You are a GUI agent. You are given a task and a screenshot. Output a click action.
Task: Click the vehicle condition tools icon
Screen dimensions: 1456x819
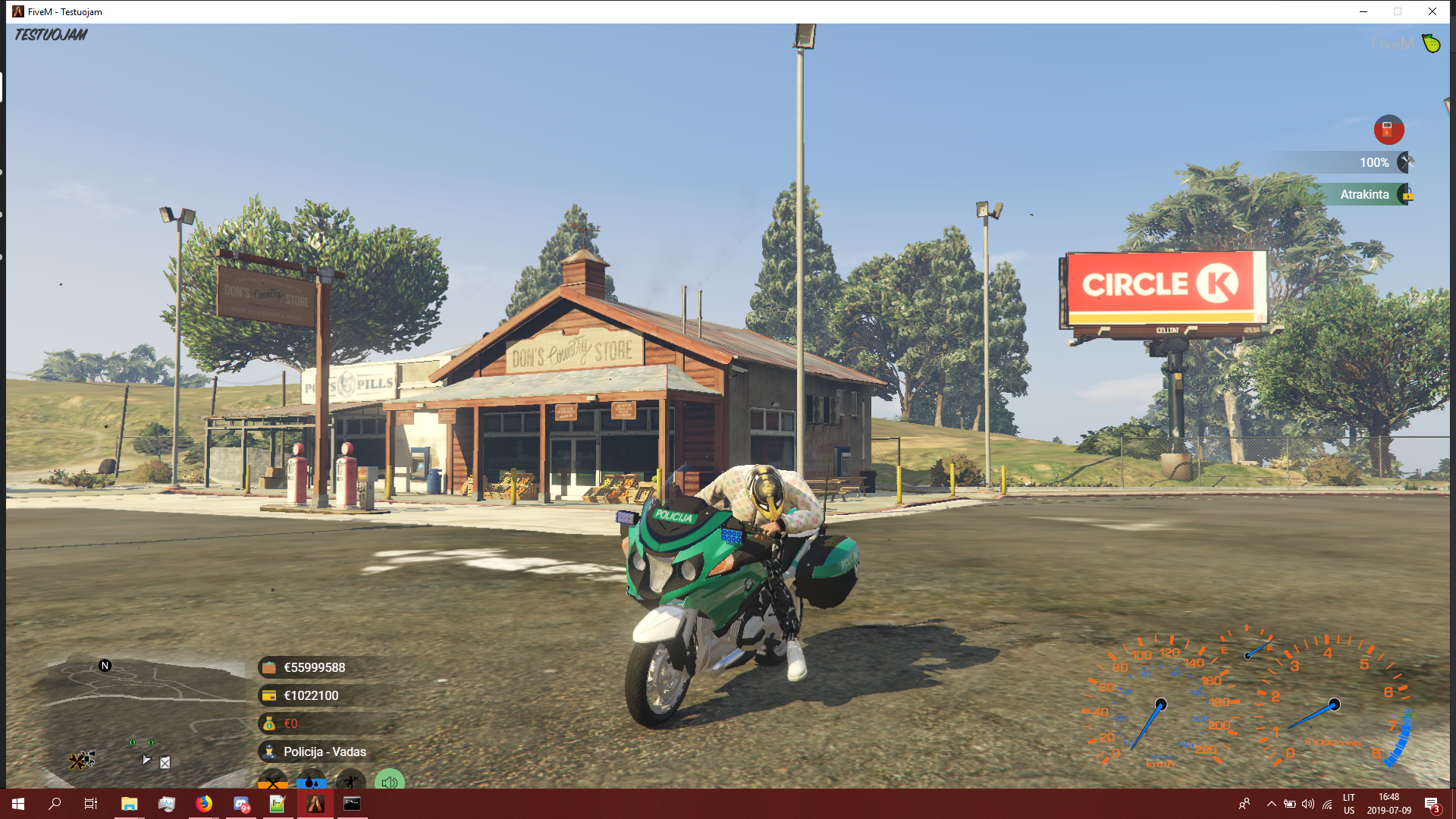click(x=1406, y=162)
